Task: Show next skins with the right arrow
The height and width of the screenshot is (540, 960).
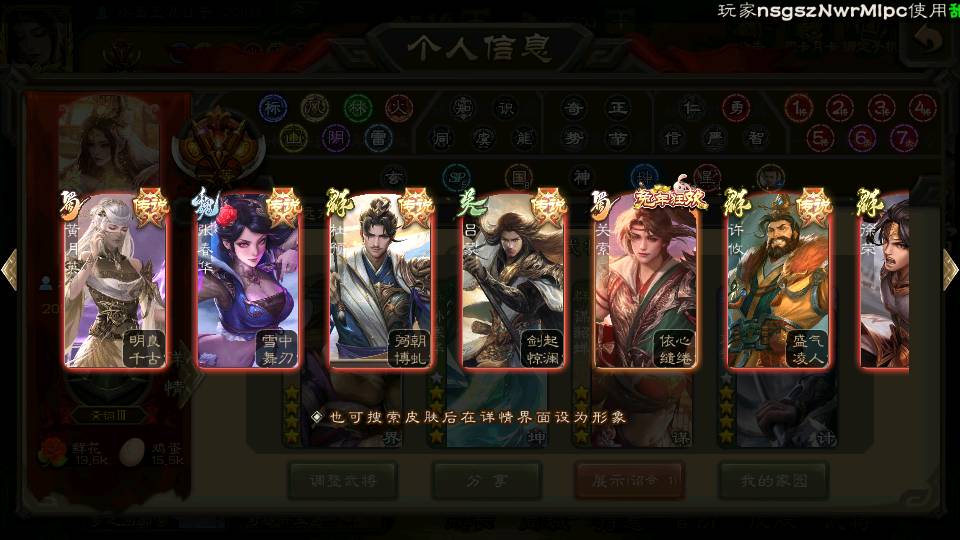Action: pos(950,270)
